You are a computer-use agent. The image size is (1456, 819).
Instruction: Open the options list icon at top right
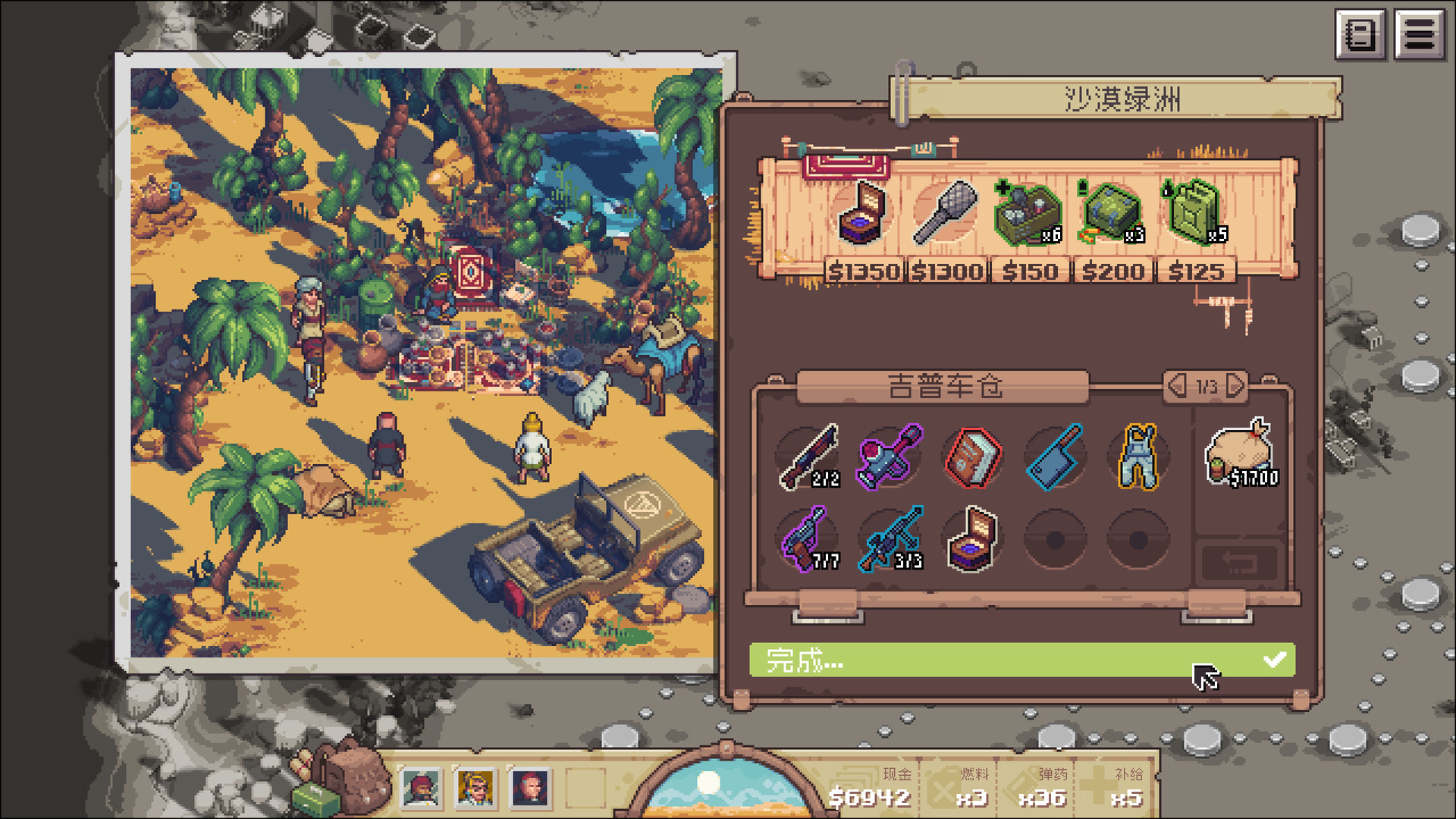pos(1420,33)
